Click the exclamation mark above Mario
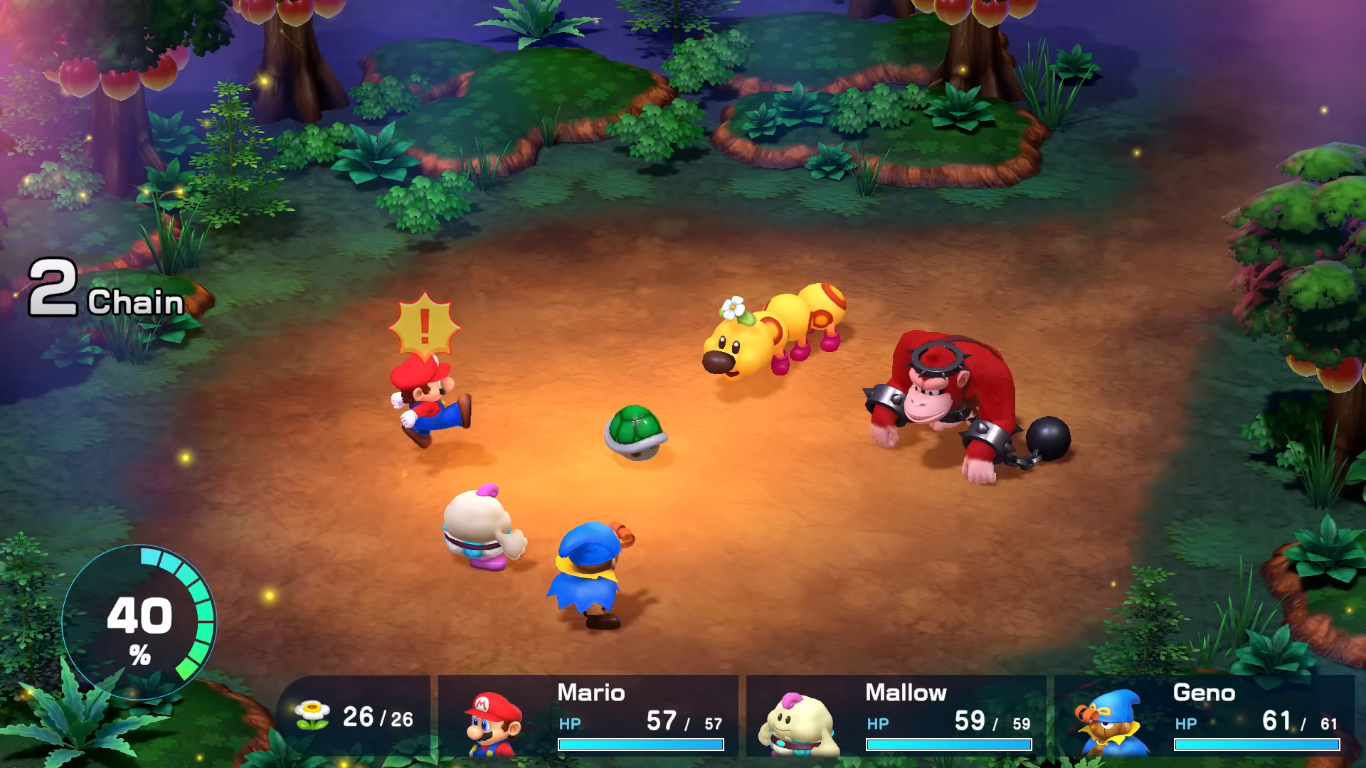 pyautogui.click(x=426, y=327)
